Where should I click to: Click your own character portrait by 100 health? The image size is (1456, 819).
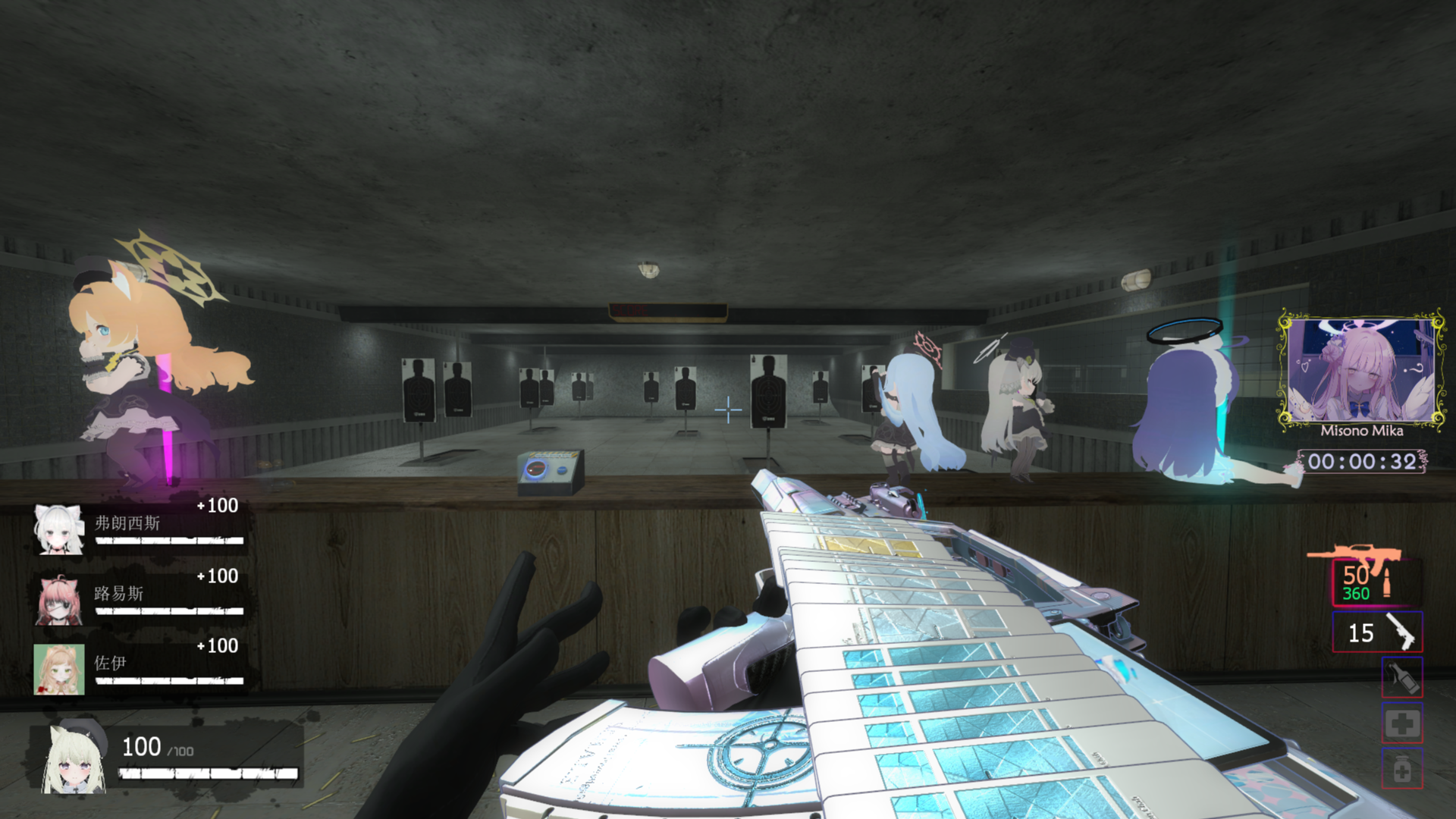pos(74,758)
